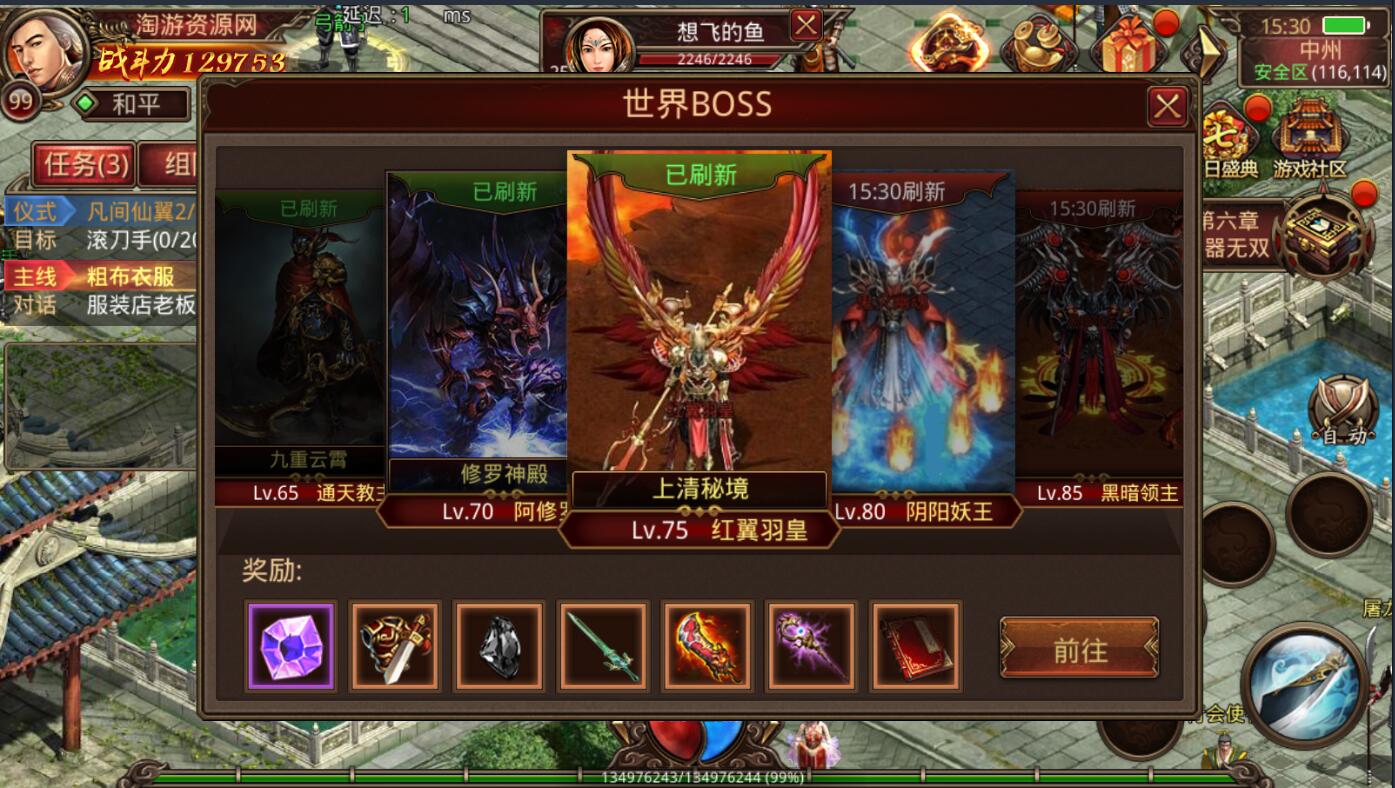The image size is (1395, 788).
Task: View the purple staff reward
Action: pos(811,646)
